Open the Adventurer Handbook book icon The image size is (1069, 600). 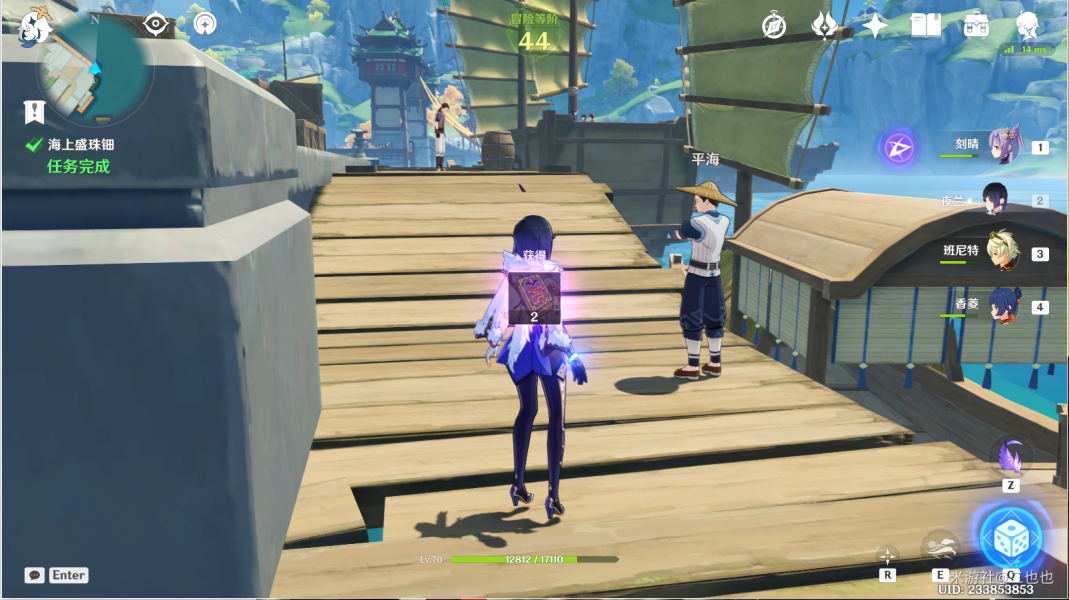click(x=926, y=26)
